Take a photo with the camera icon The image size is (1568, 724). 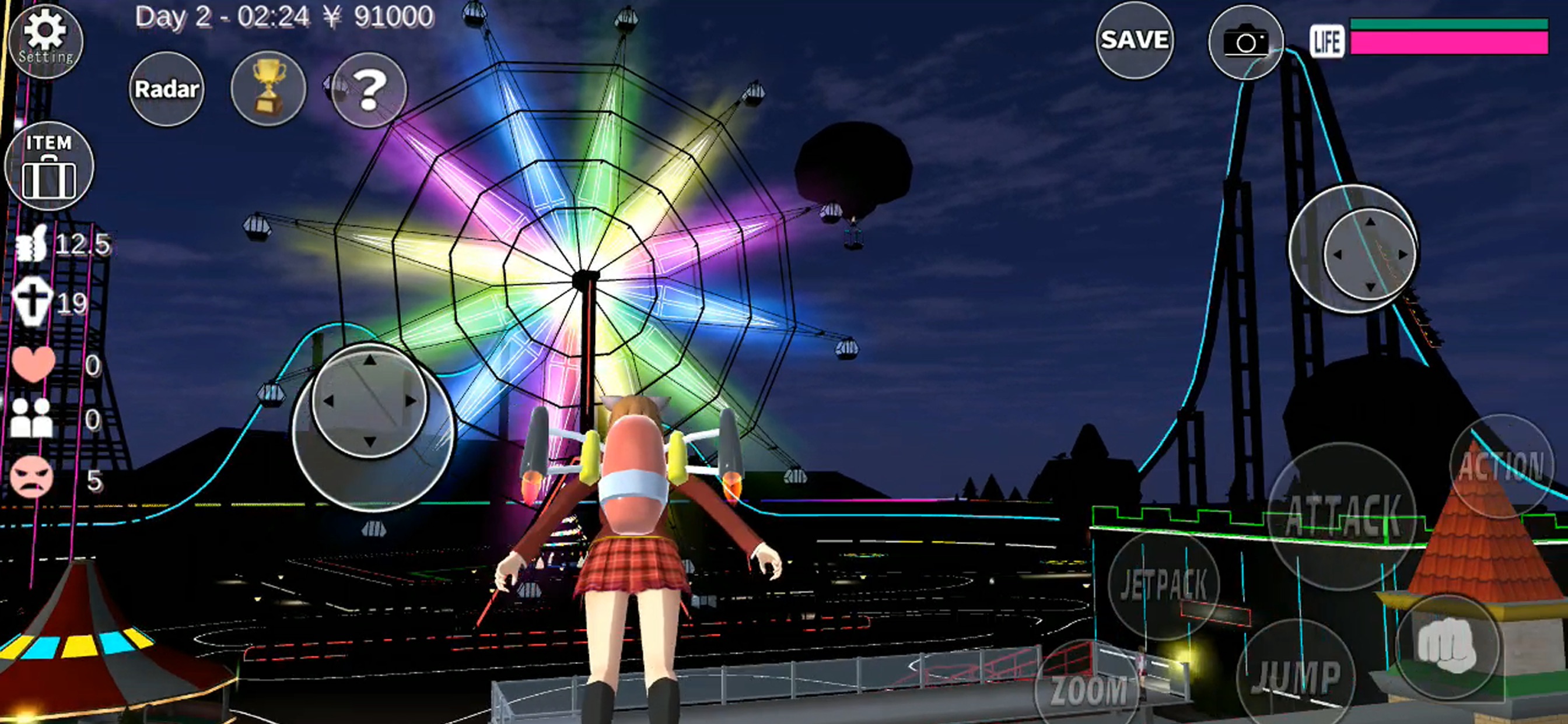(x=1244, y=41)
